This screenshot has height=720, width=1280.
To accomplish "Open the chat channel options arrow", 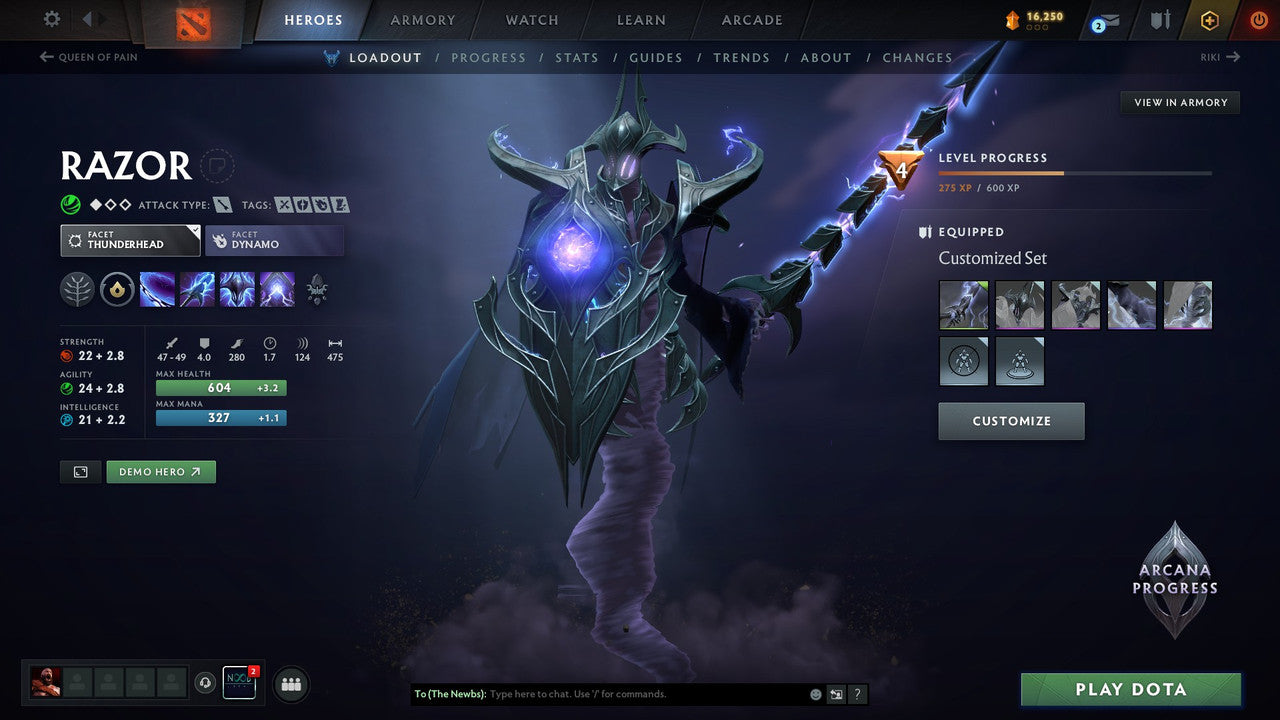I will pos(835,694).
